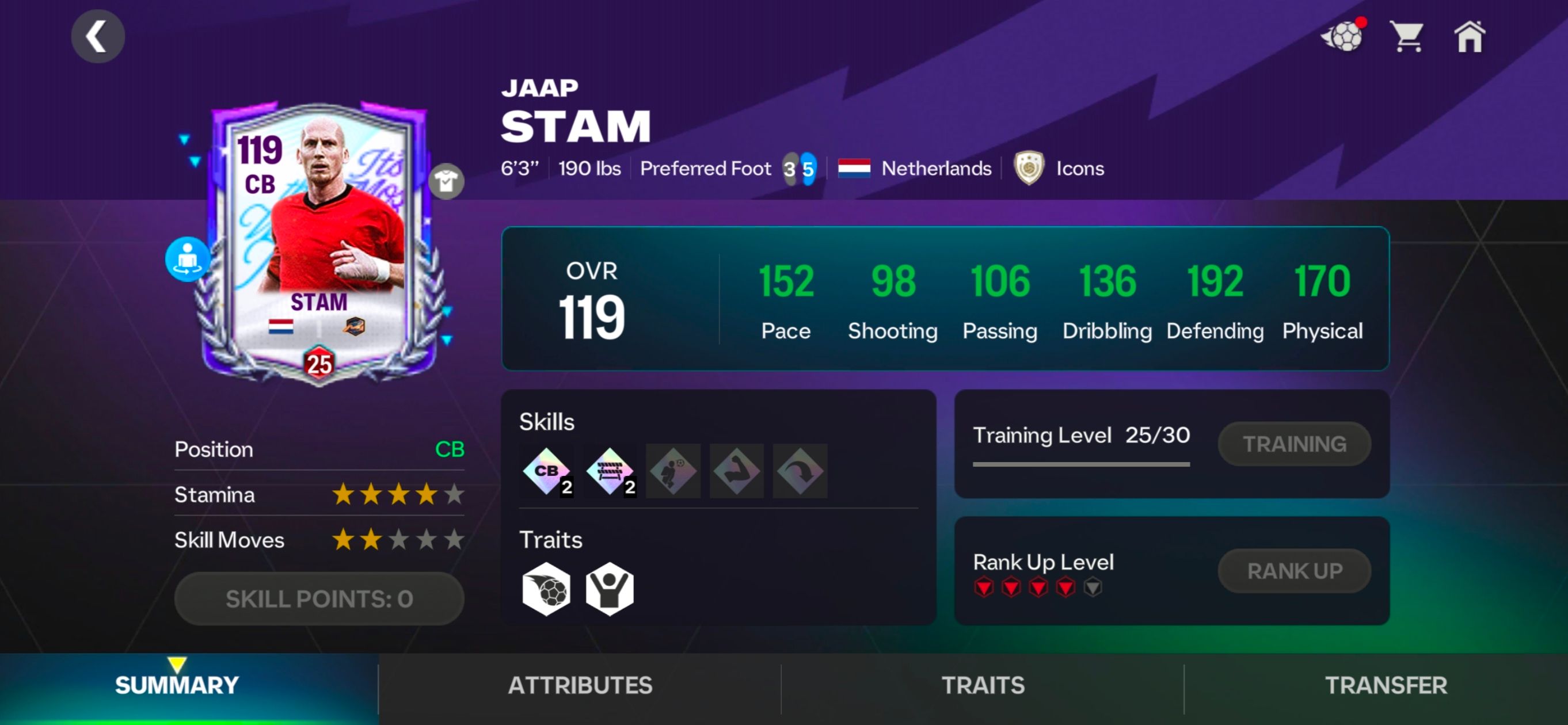Switch to the Traits tab
Viewport: 1568px width, 725px height.
[x=983, y=685]
